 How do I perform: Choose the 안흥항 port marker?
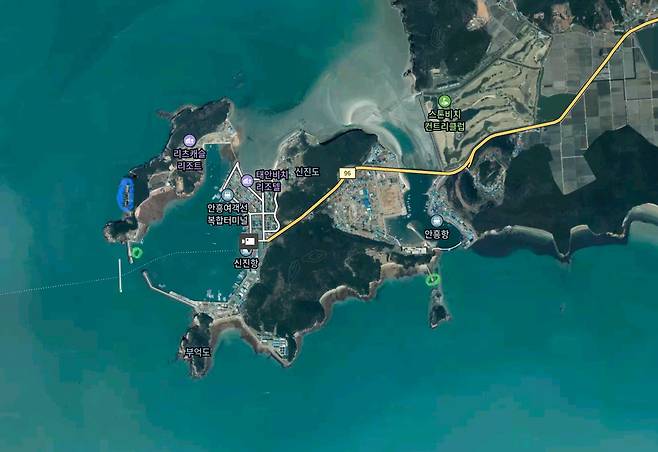[437, 220]
